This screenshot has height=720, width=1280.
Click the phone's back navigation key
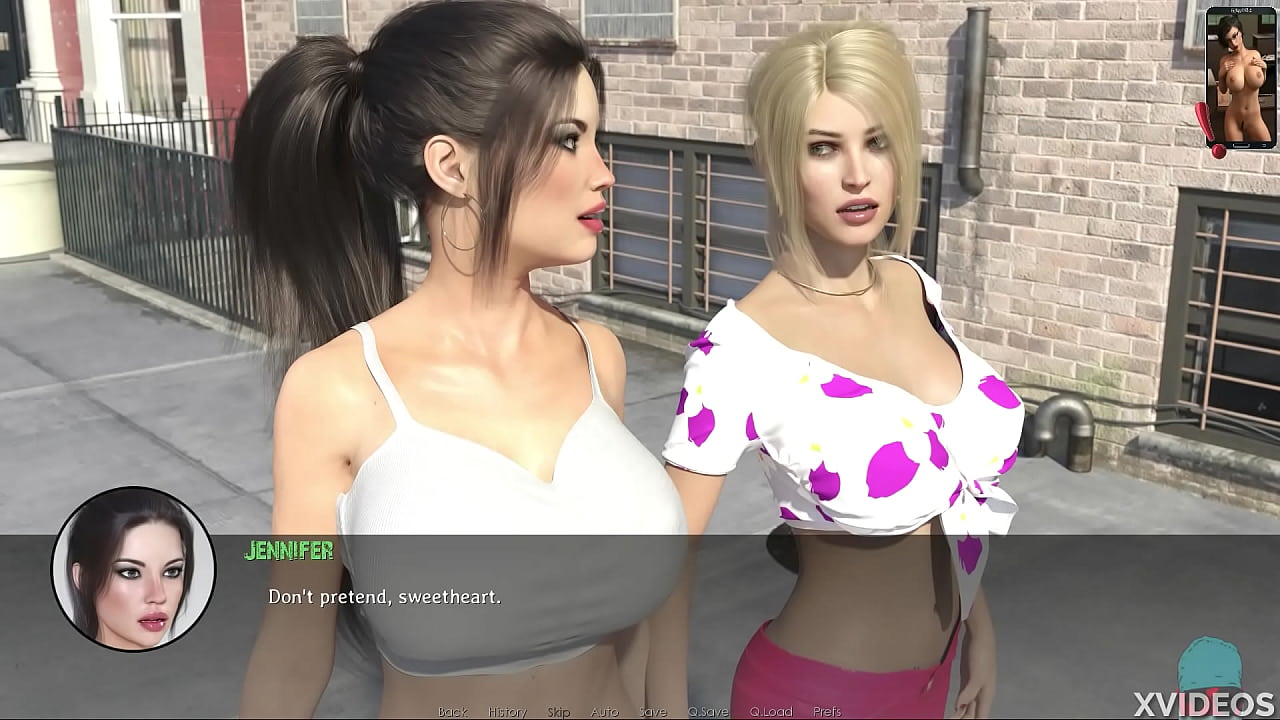click(x=1265, y=145)
